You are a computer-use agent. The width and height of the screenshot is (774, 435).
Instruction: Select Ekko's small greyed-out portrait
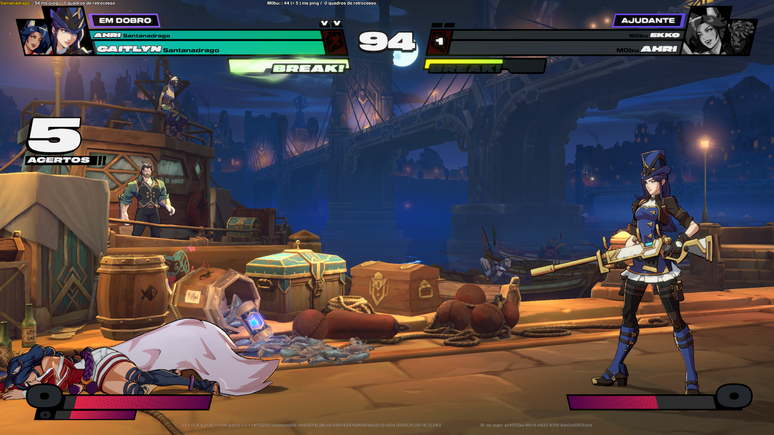pyautogui.click(x=741, y=37)
